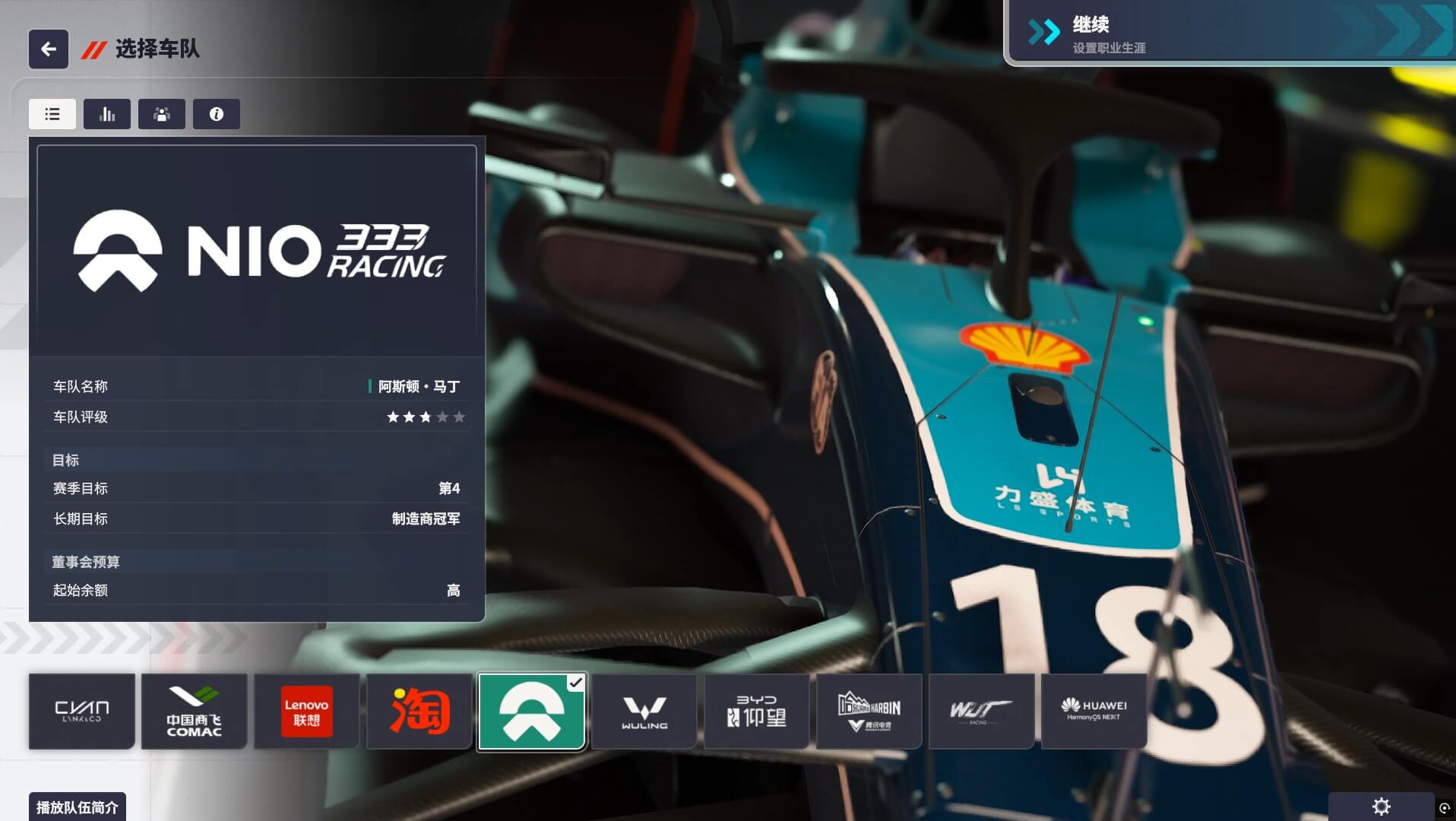
Task: Pick the Harbin team tile
Action: 869,712
